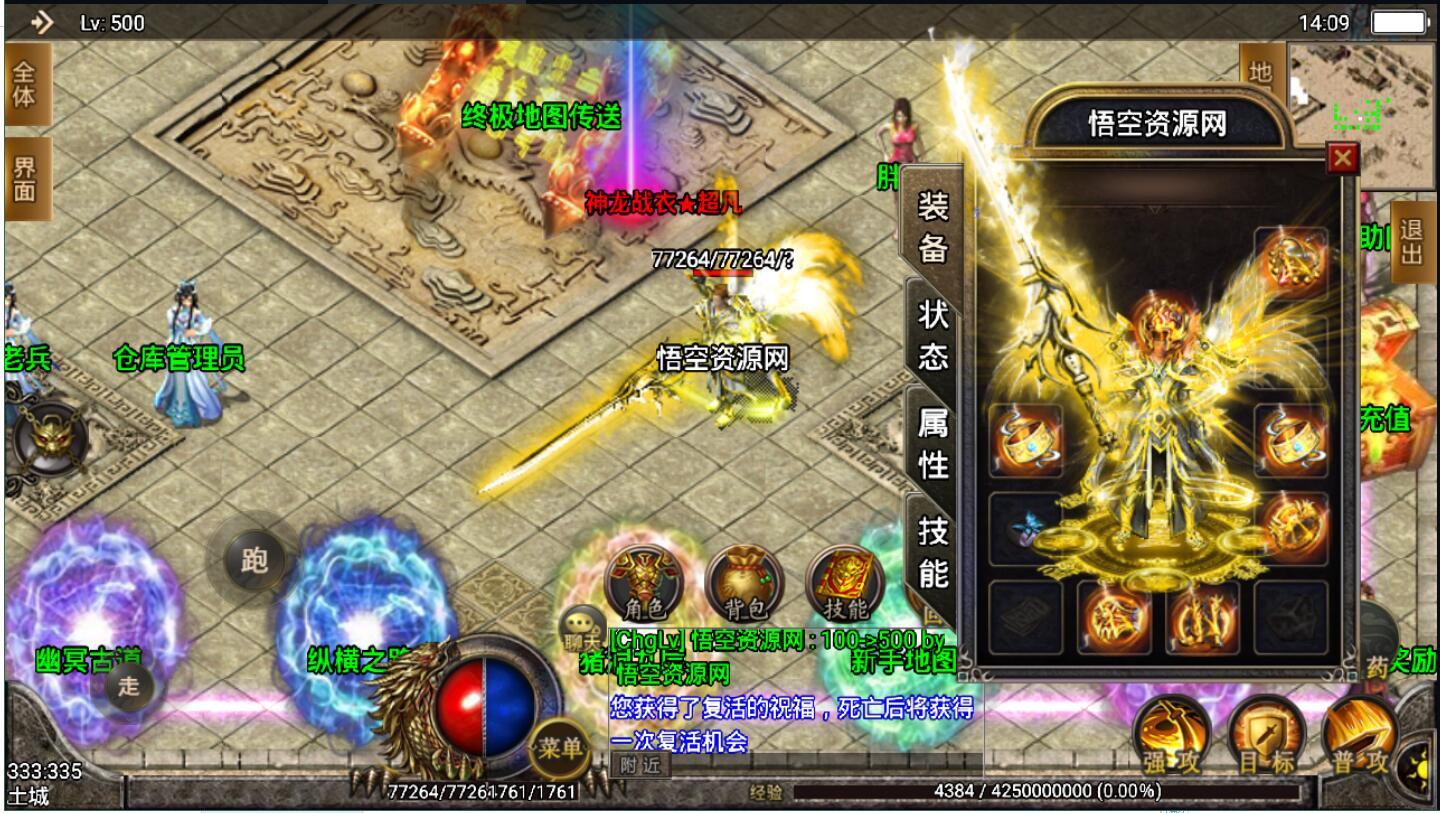Toggle the 跑 run button
This screenshot has height=813, width=1440.
[254, 561]
